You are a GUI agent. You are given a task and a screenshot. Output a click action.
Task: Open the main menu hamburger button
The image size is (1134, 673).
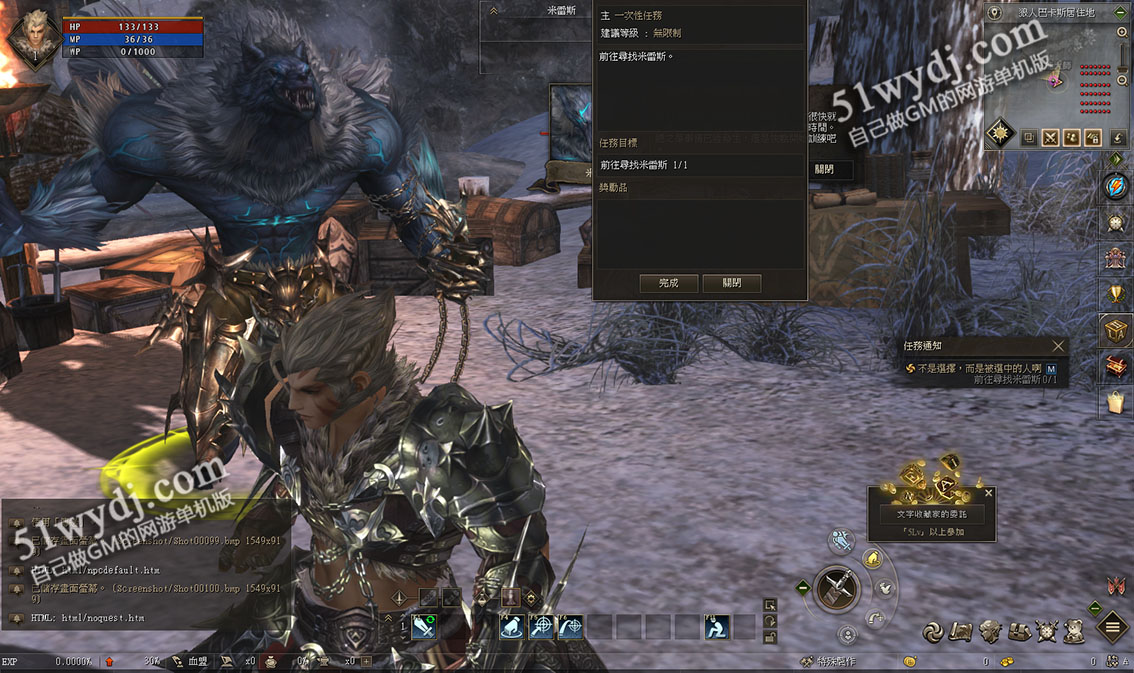pos(1113,628)
